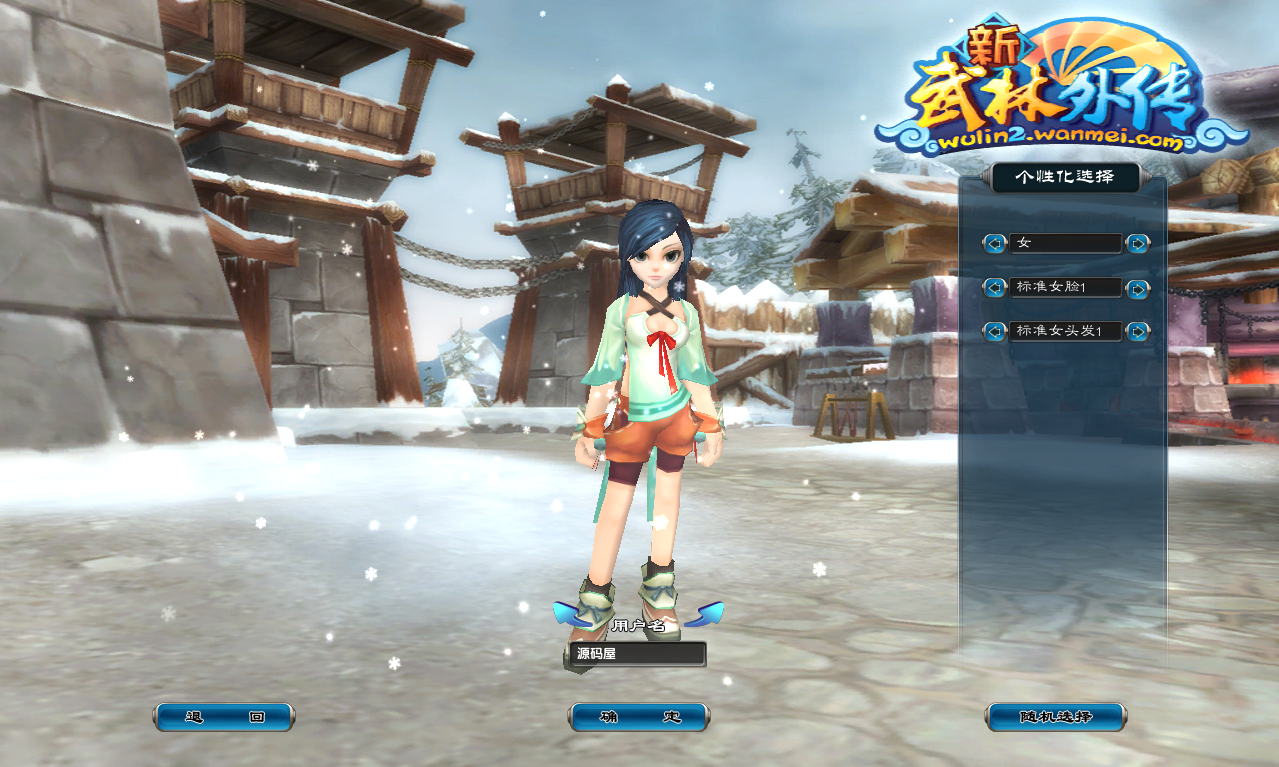Switch gender with the right arrow beside 女

pos(1138,243)
